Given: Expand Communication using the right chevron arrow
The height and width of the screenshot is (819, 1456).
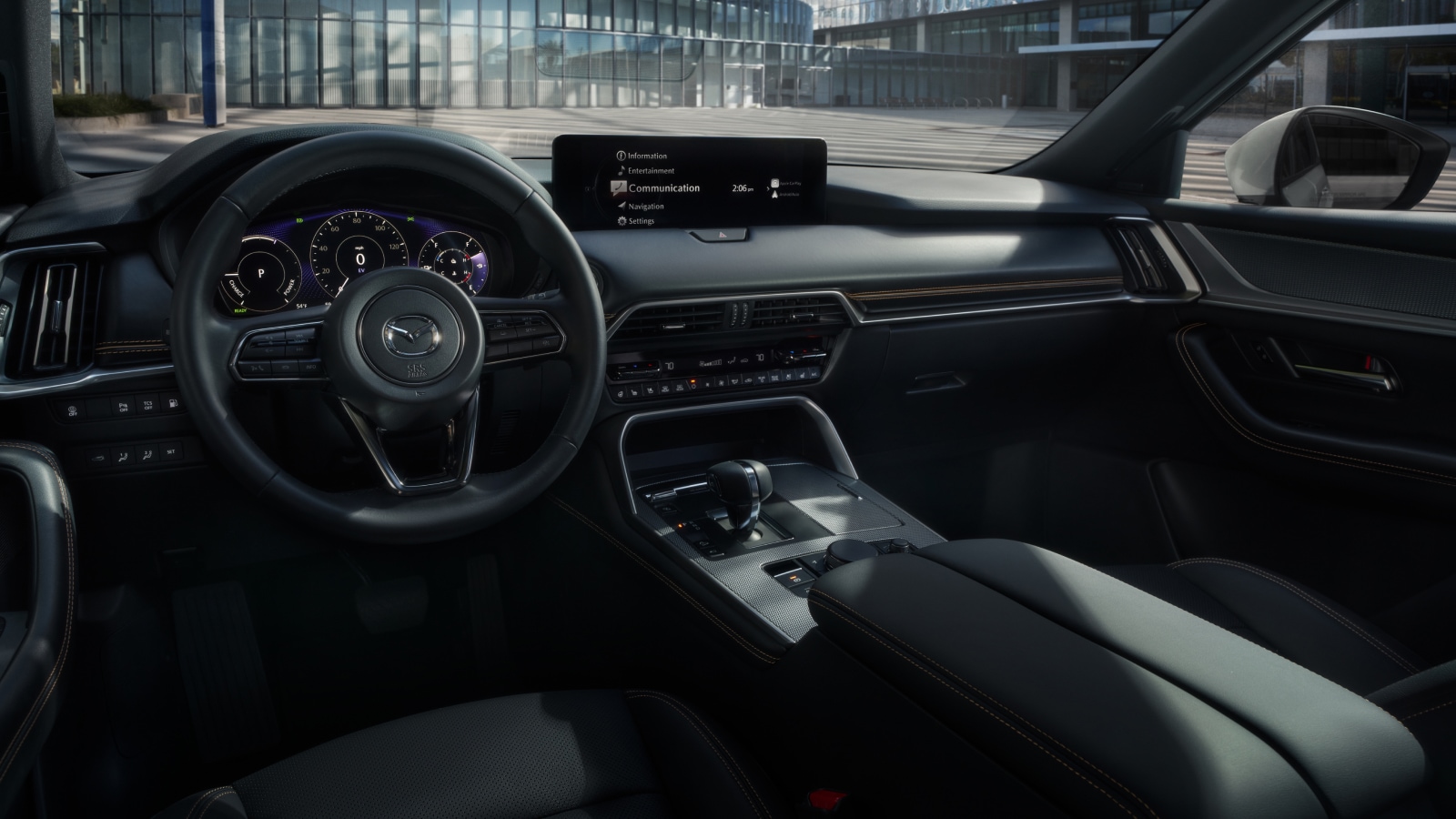Looking at the screenshot, I should pyautogui.click(x=768, y=188).
